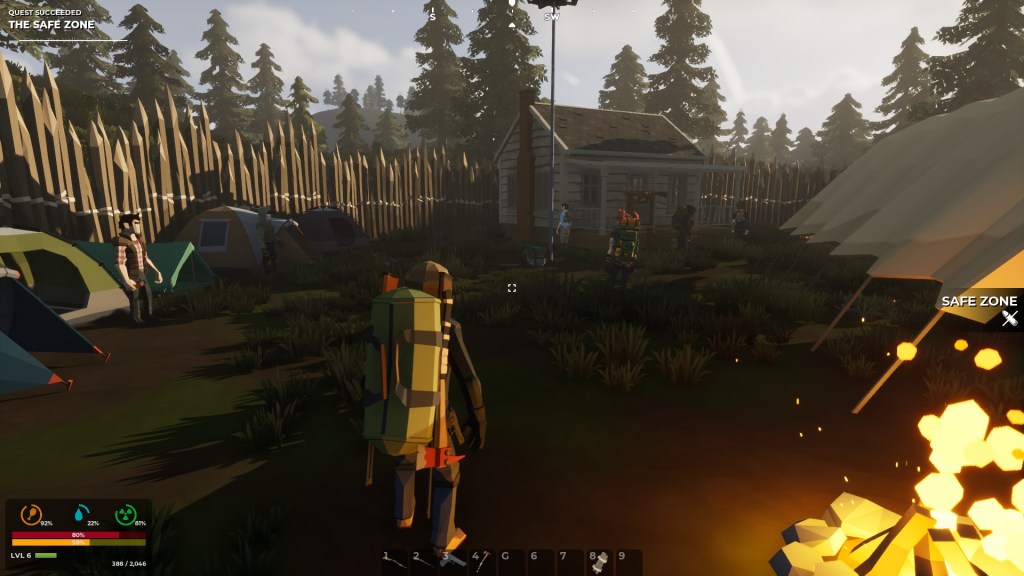Click the green radiation status icon

click(x=125, y=514)
